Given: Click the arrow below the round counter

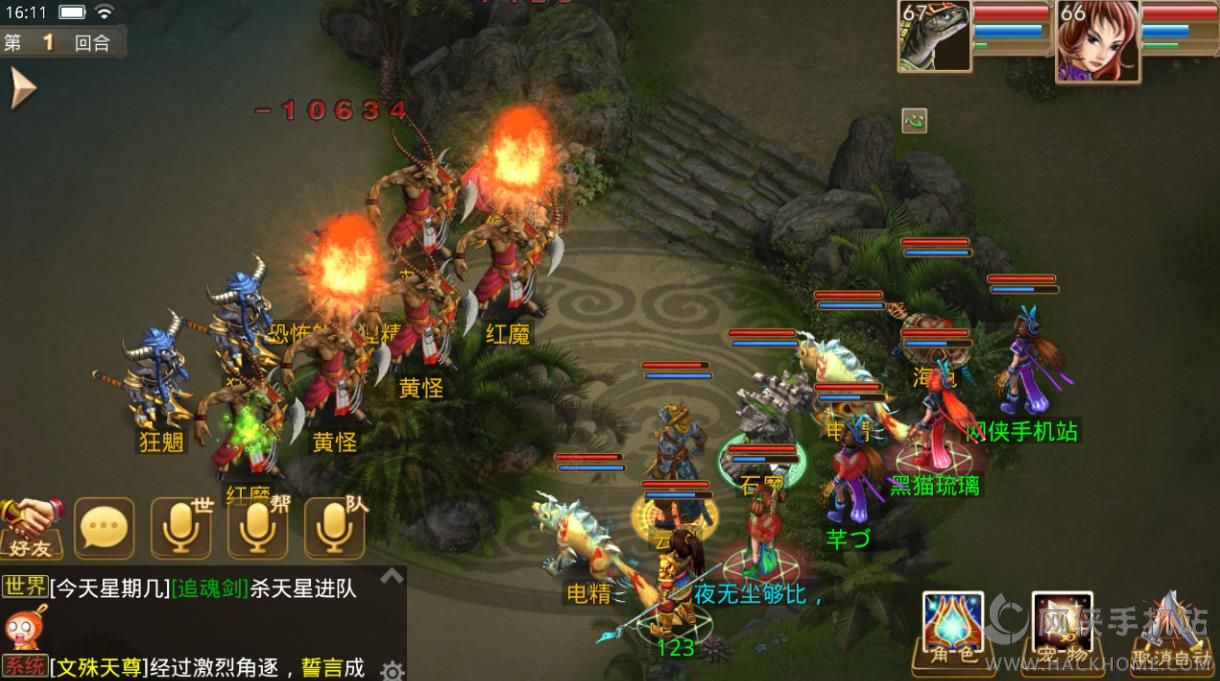Looking at the screenshot, I should [22, 88].
